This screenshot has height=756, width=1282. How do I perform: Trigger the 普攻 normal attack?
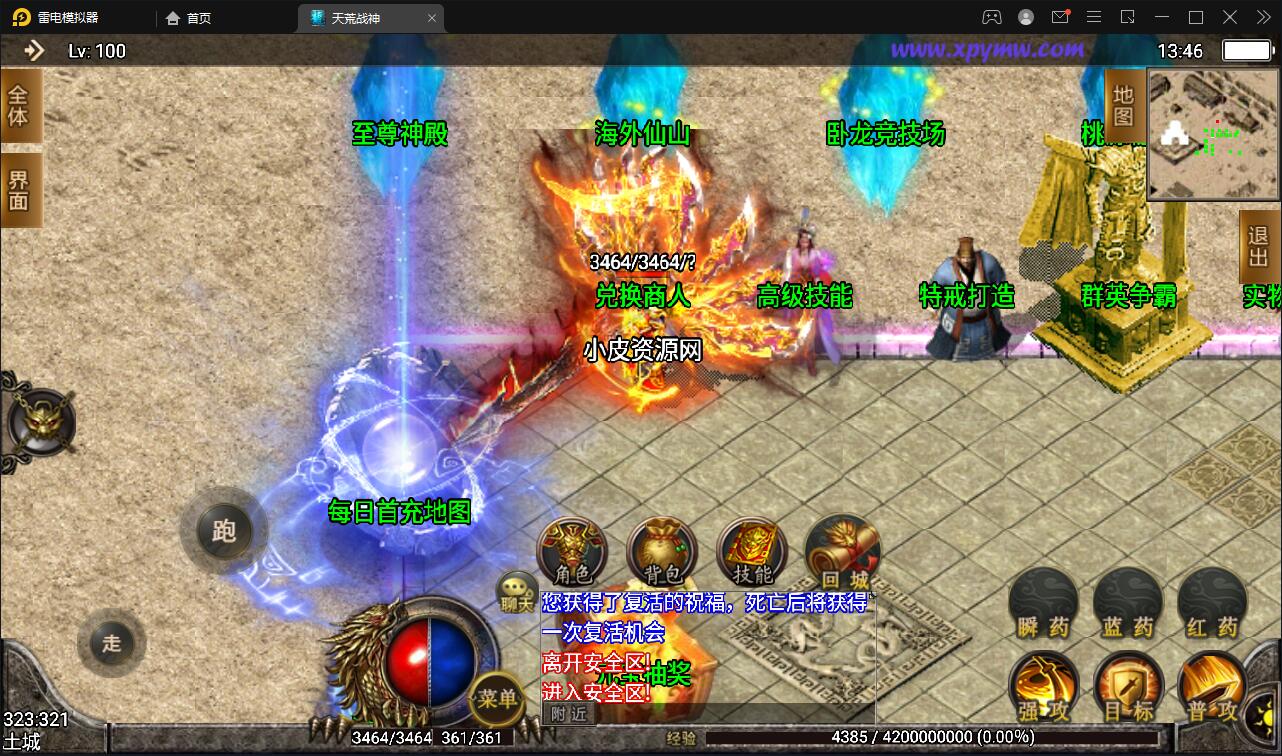coord(1212,688)
